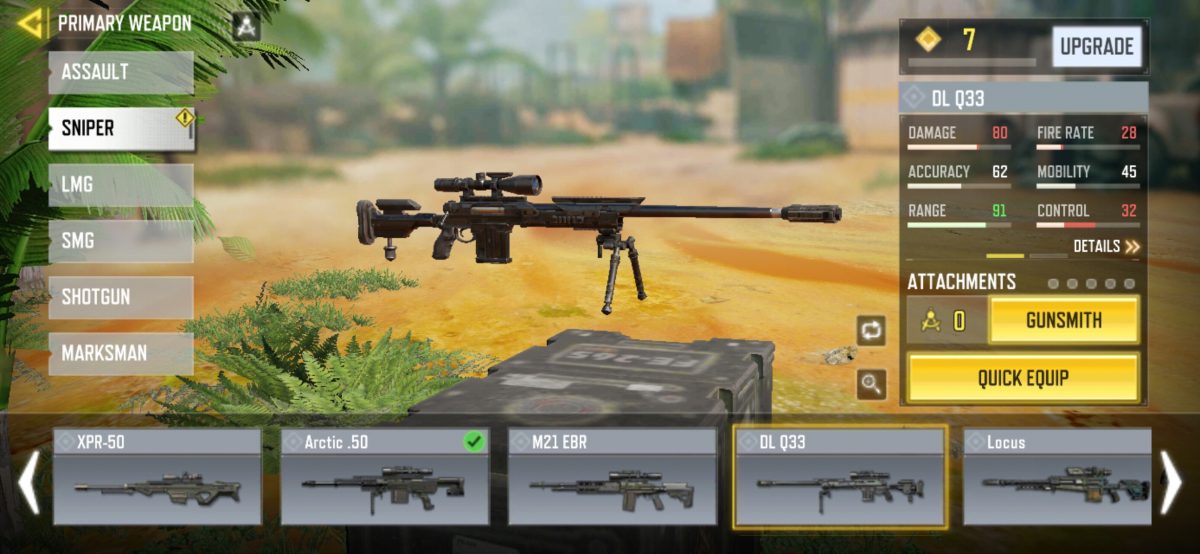Choose the SMG weapon category
The height and width of the screenshot is (554, 1200).
click(x=121, y=241)
